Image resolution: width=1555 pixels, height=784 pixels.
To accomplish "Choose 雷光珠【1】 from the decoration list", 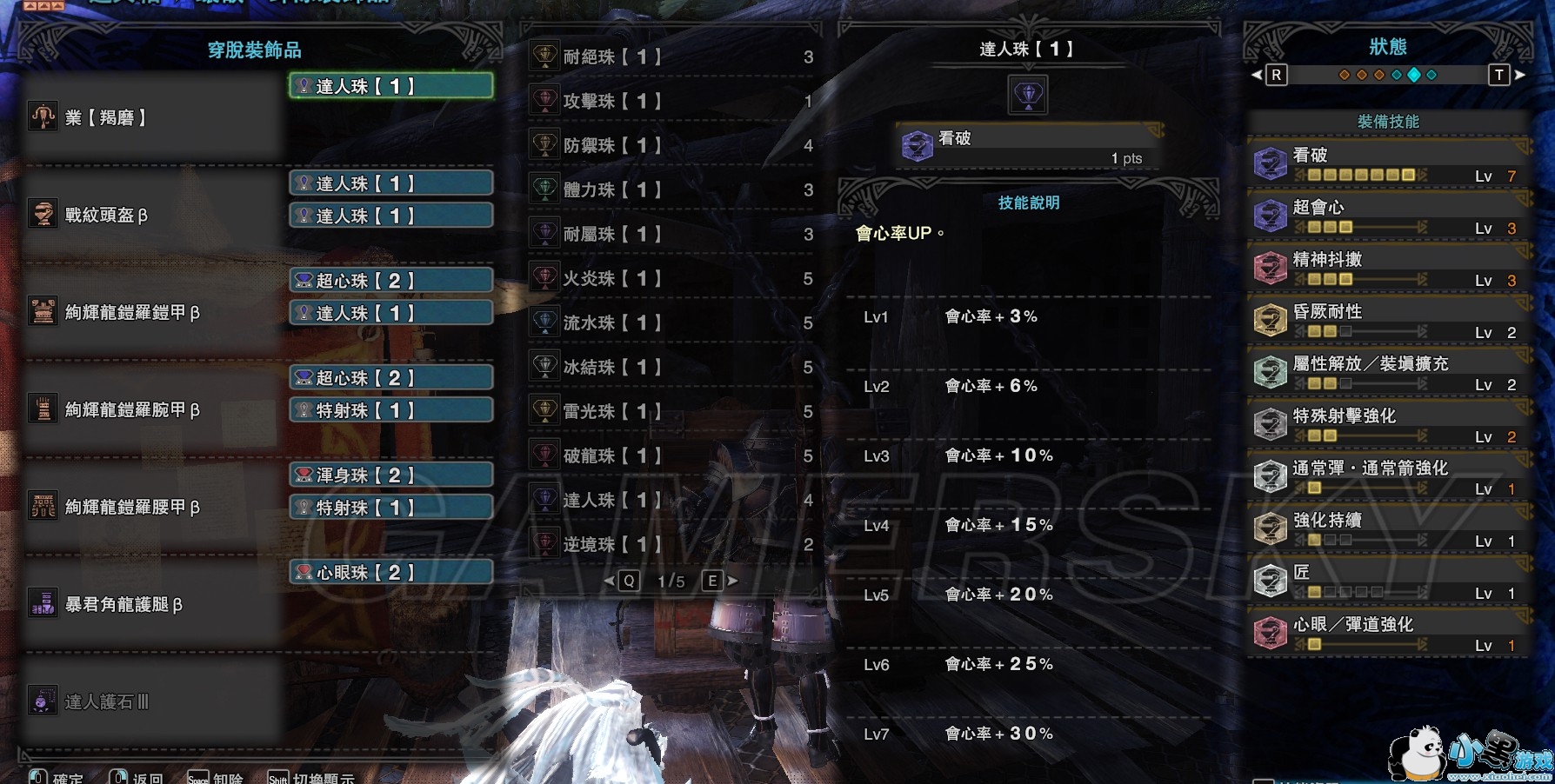I will pos(671,412).
